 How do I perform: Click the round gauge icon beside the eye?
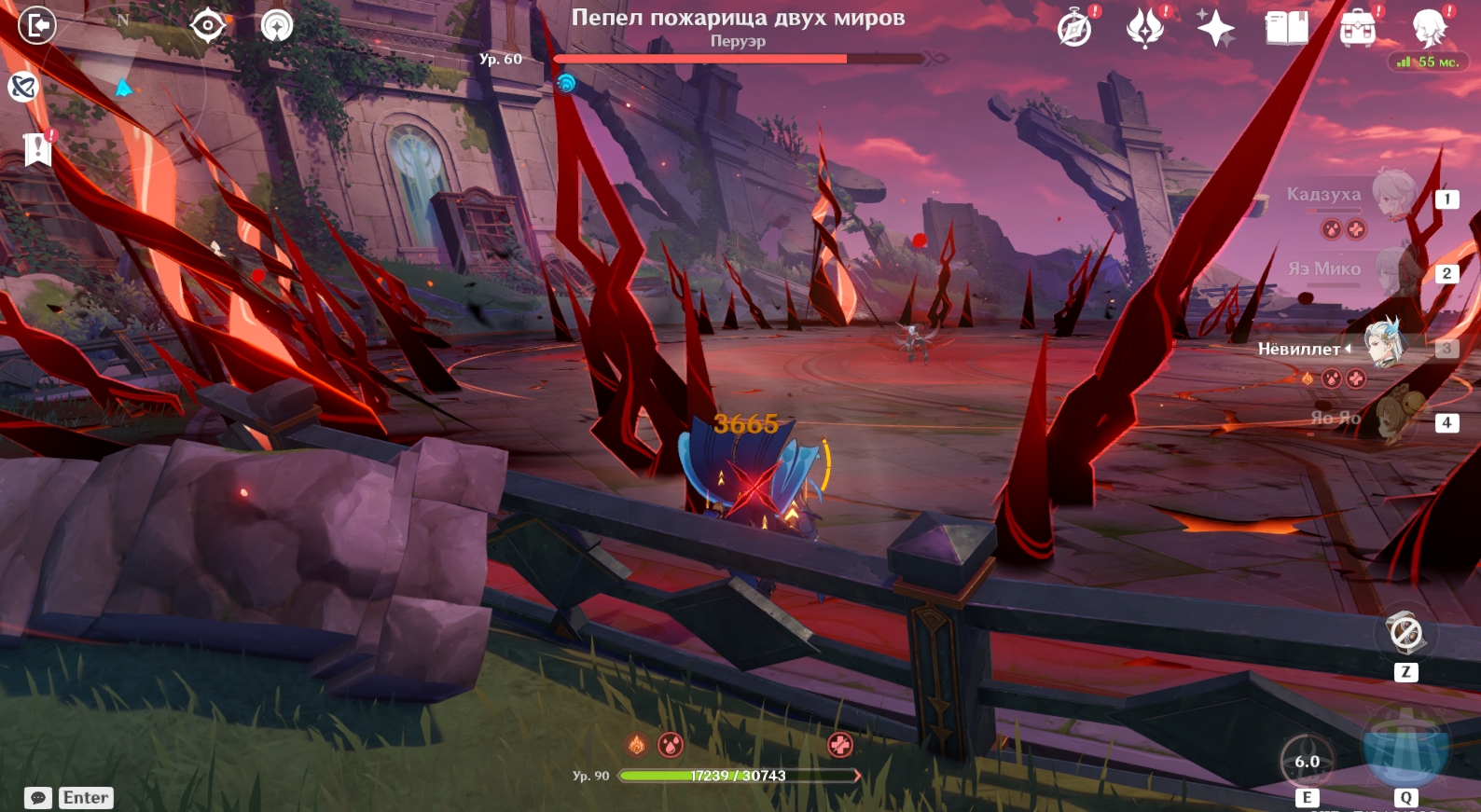coord(276,25)
